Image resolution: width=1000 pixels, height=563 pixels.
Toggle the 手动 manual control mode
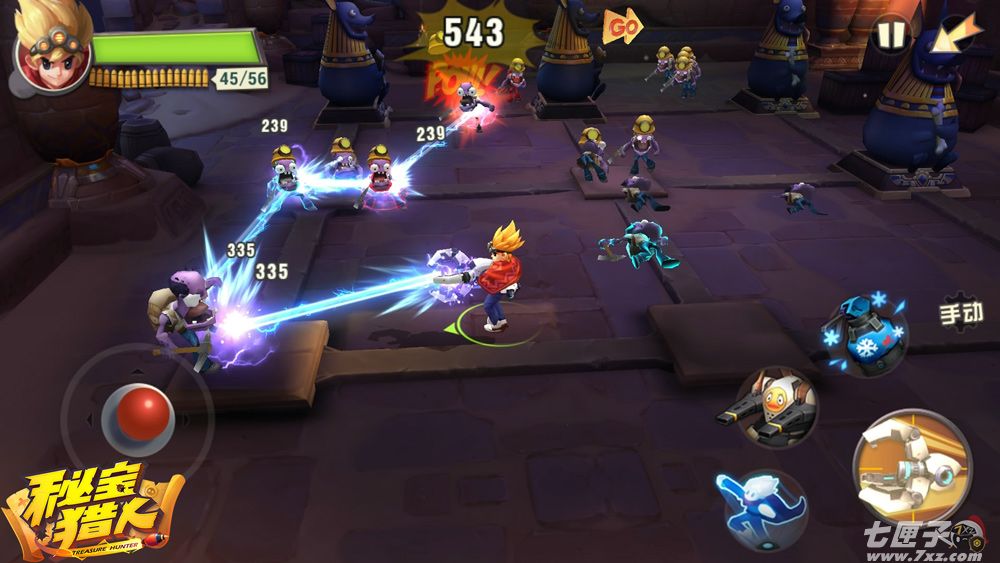961,314
